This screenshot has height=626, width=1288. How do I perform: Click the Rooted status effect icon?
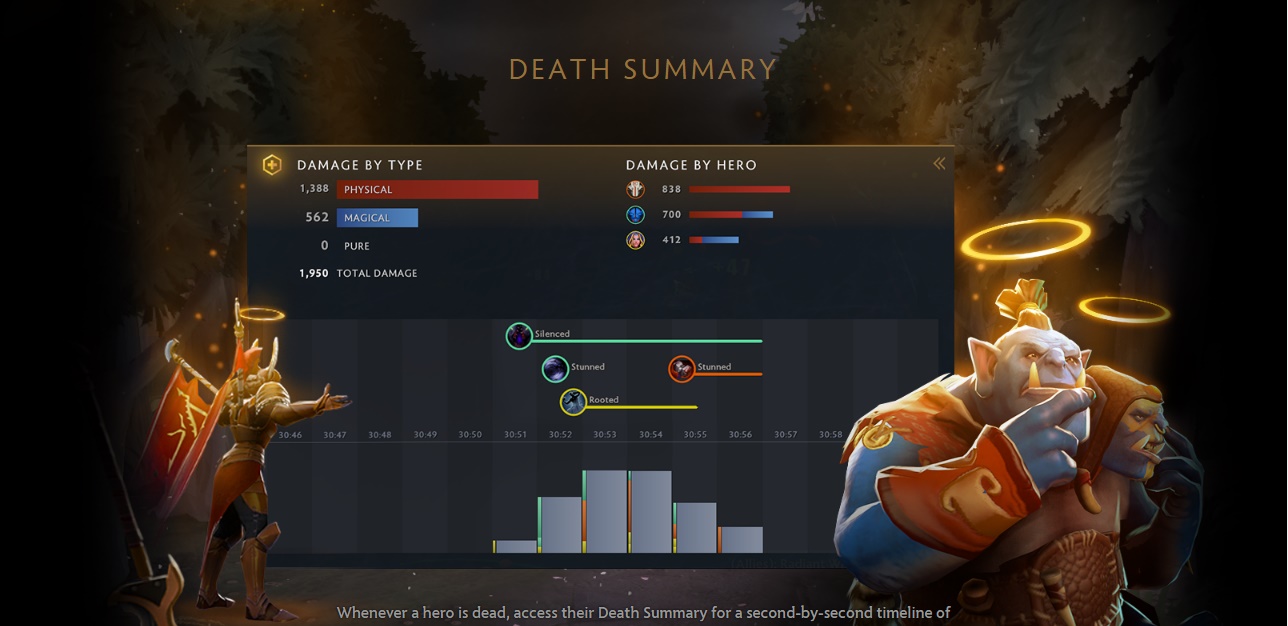tap(573, 402)
